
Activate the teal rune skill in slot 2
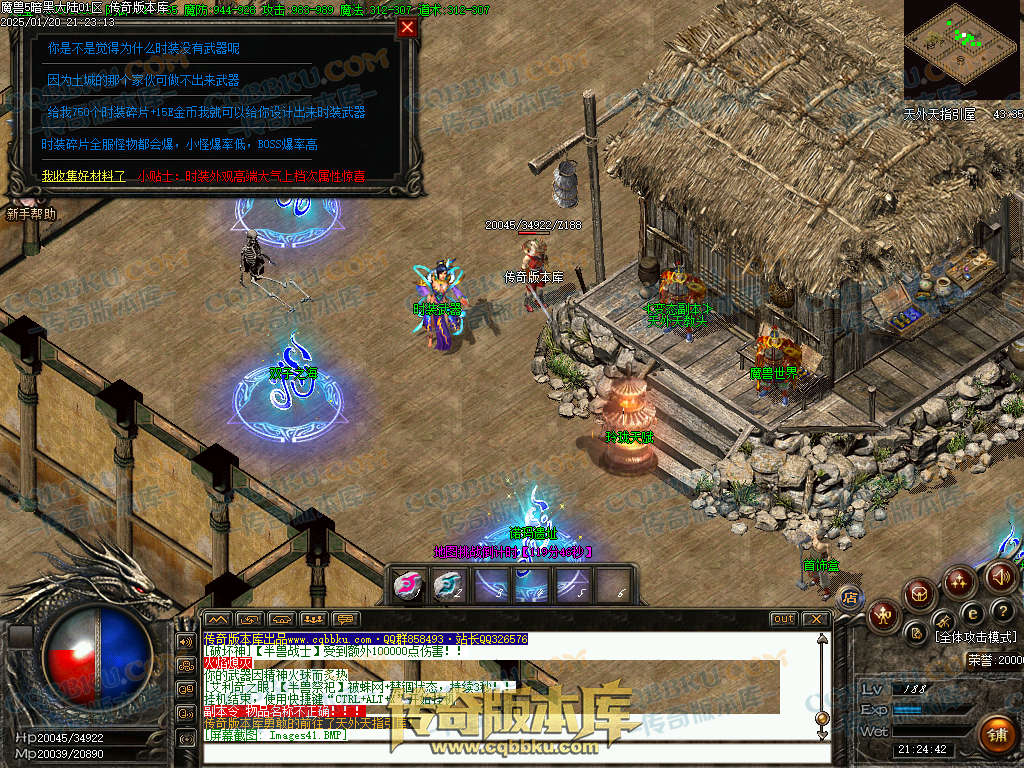point(447,585)
